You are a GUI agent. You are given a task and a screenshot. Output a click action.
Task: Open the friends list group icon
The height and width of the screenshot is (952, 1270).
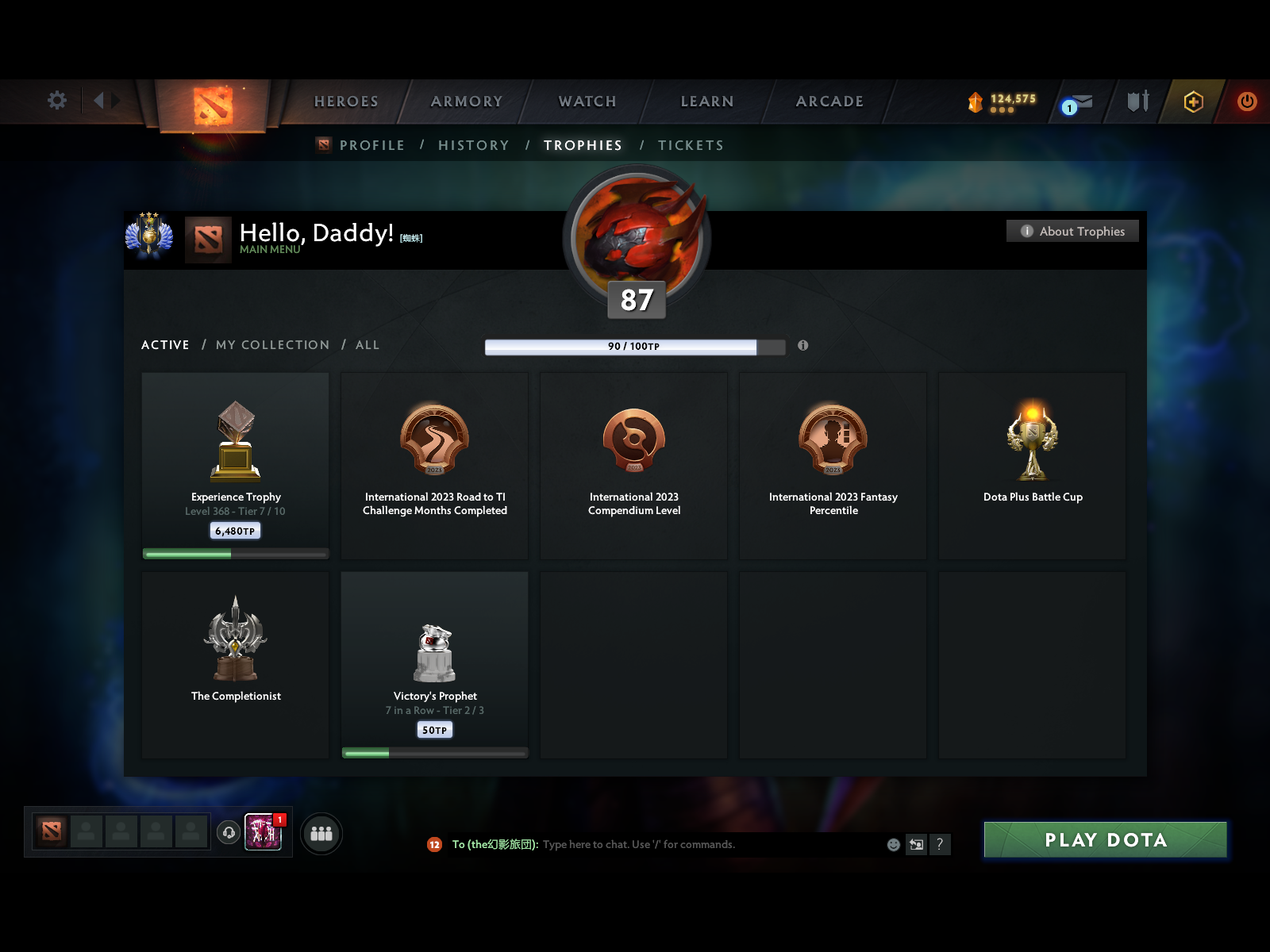321,834
